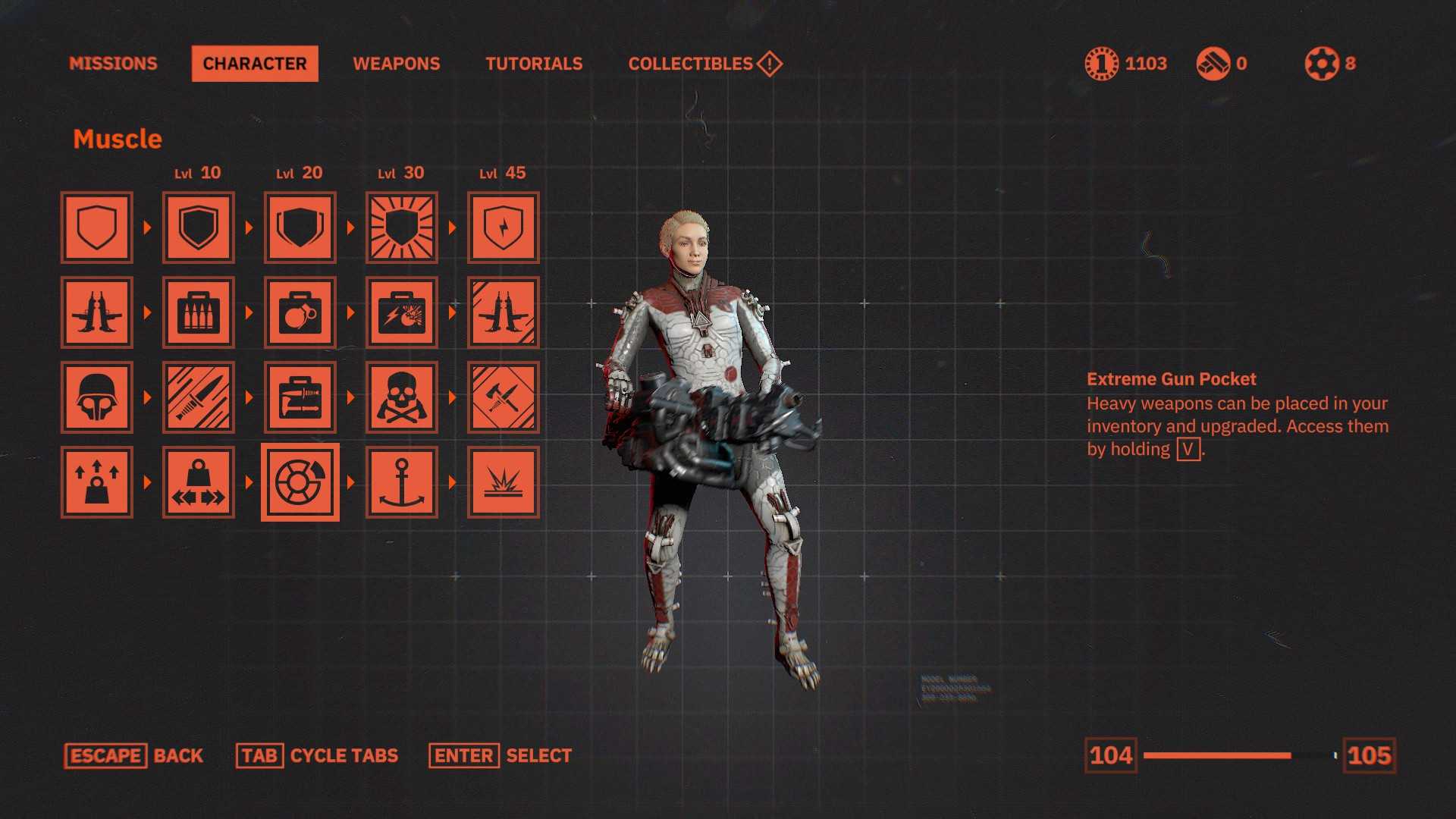
Task: Choose the explosive briefcase skill icon
Action: click(402, 312)
